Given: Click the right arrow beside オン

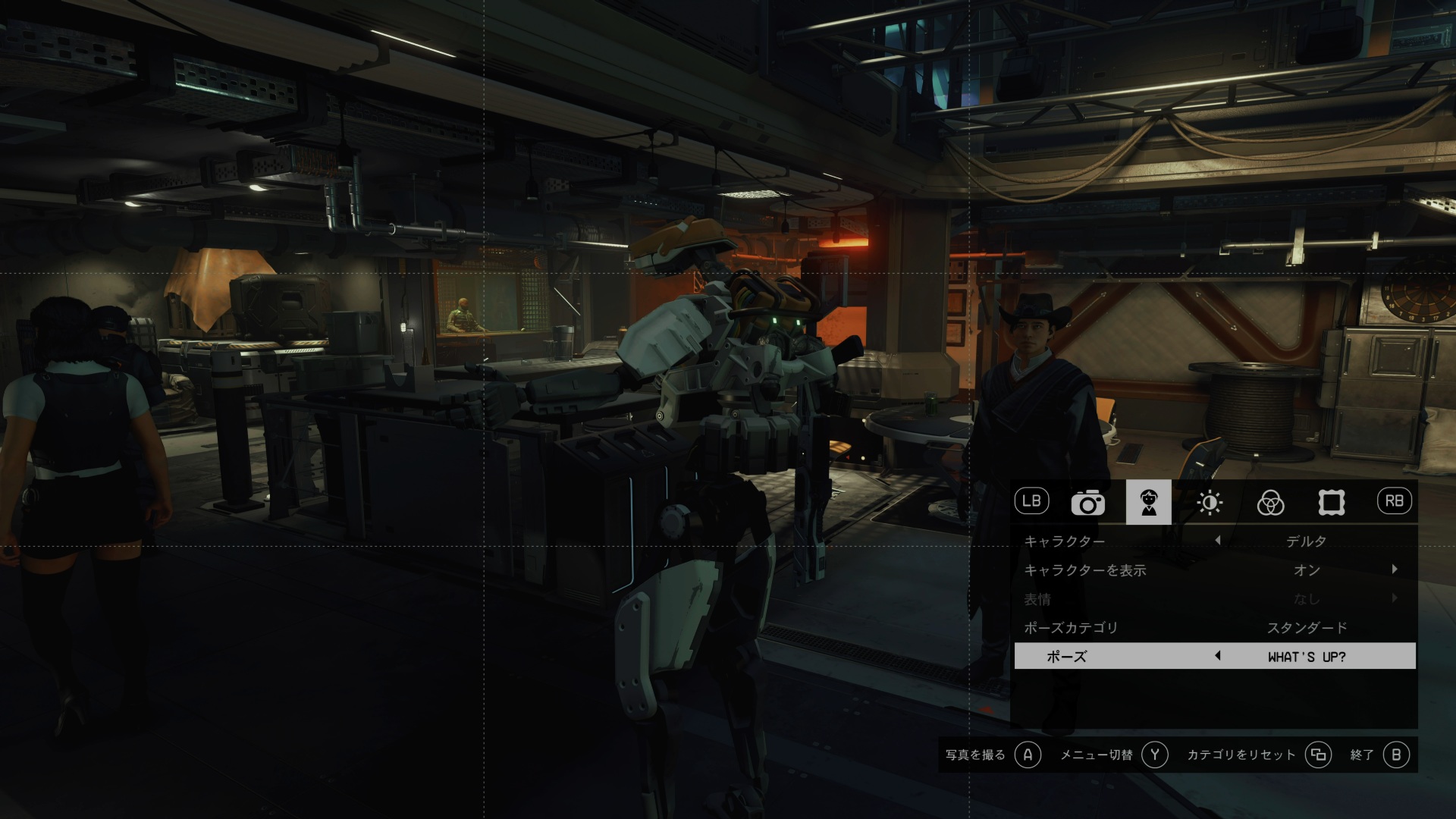Looking at the screenshot, I should coord(1395,570).
